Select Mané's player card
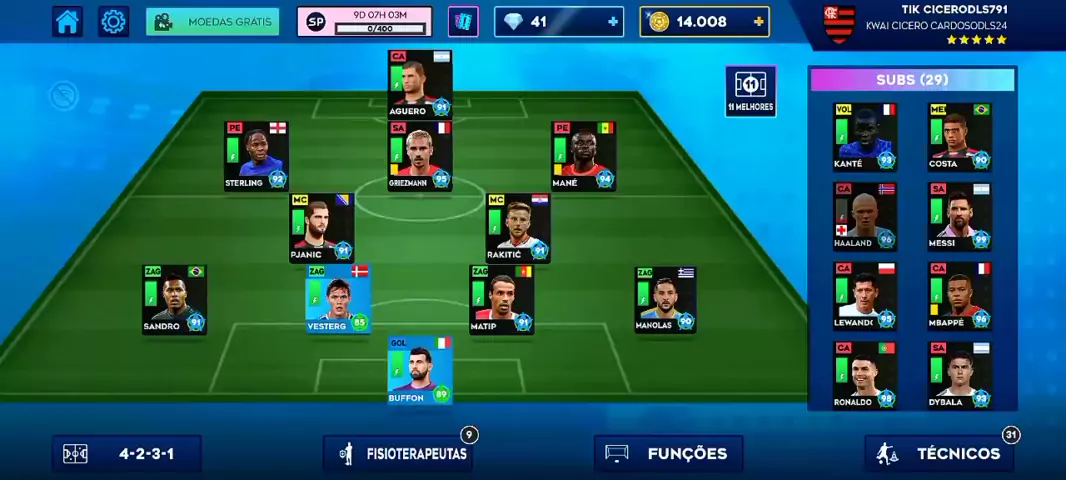The width and height of the screenshot is (1066, 480). pyautogui.click(x=583, y=156)
